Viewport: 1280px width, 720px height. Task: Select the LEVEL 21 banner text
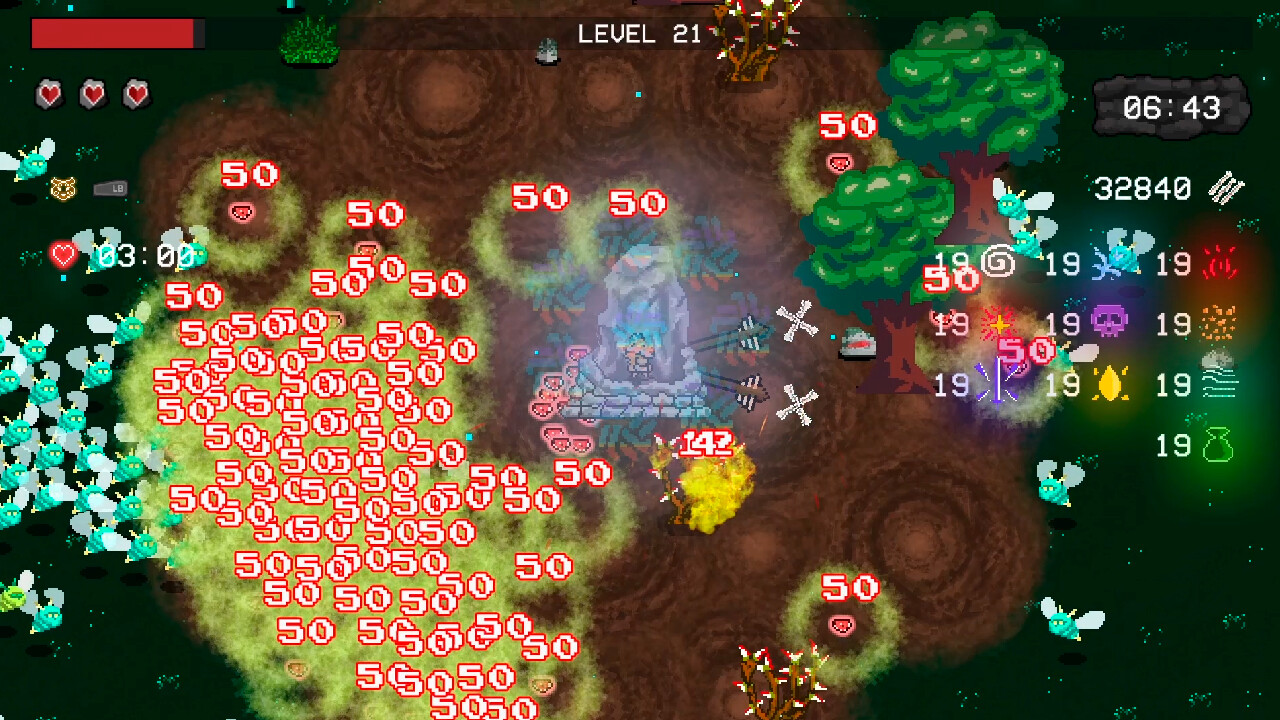(640, 35)
